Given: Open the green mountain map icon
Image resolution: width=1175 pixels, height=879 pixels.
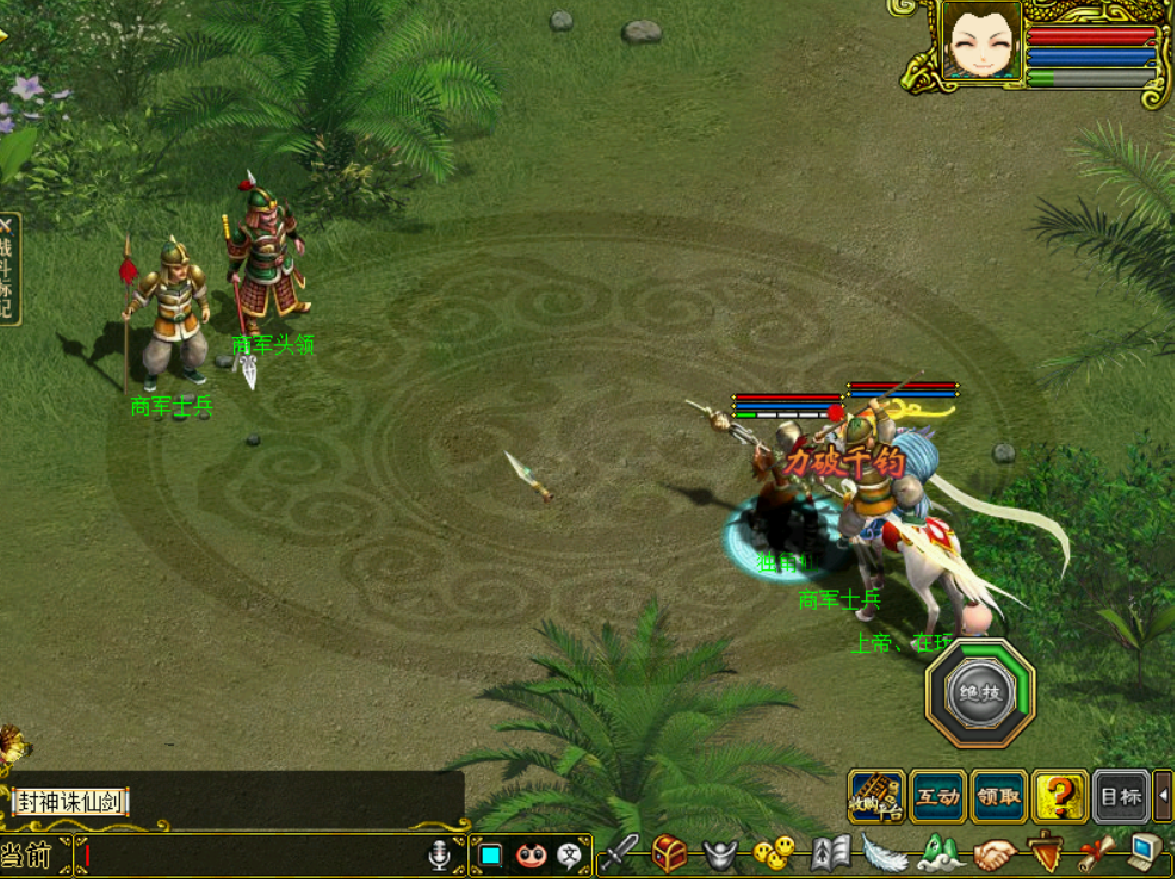Looking at the screenshot, I should (940, 853).
